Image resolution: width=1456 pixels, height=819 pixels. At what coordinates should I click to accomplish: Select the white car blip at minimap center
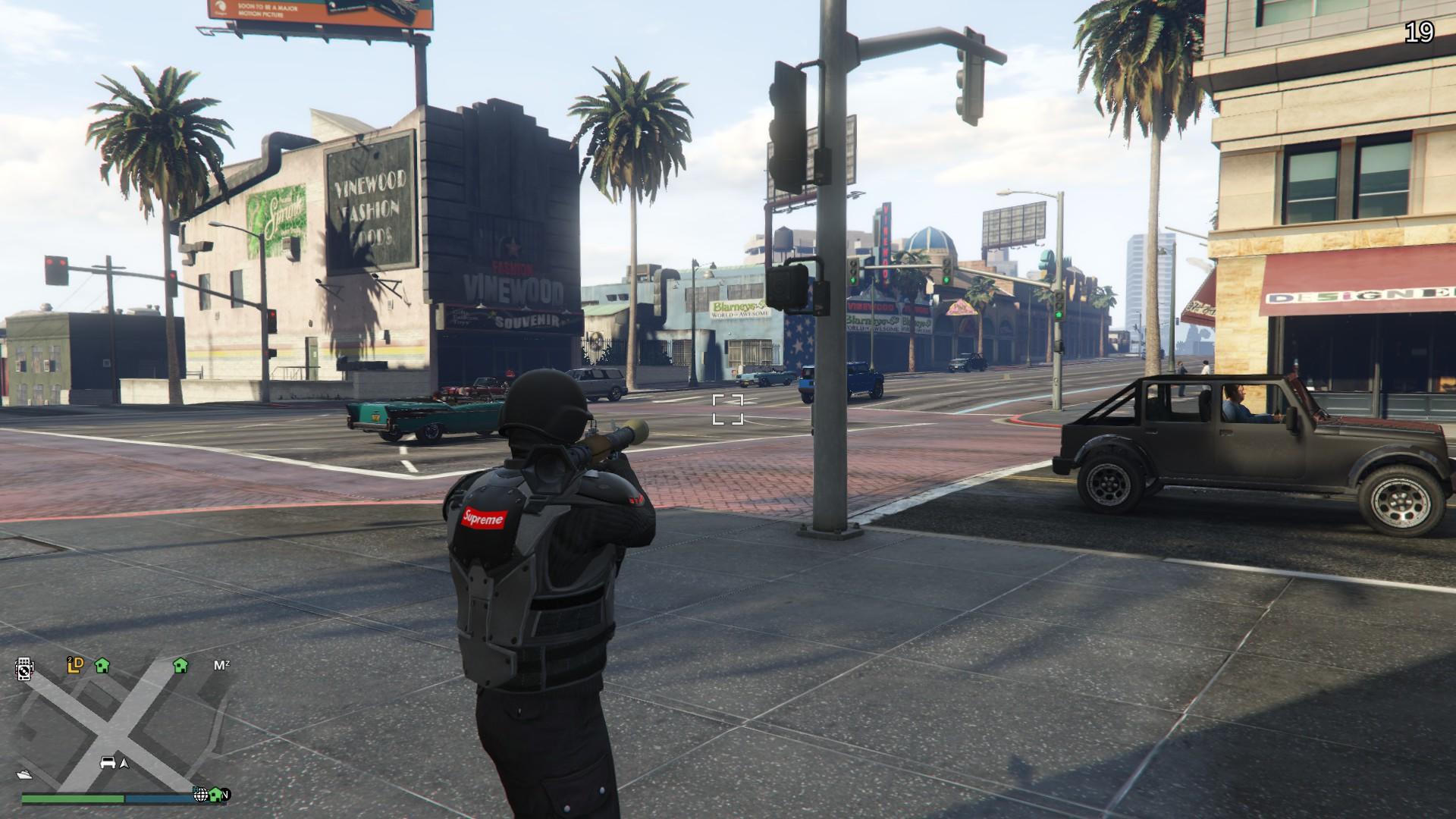(109, 763)
